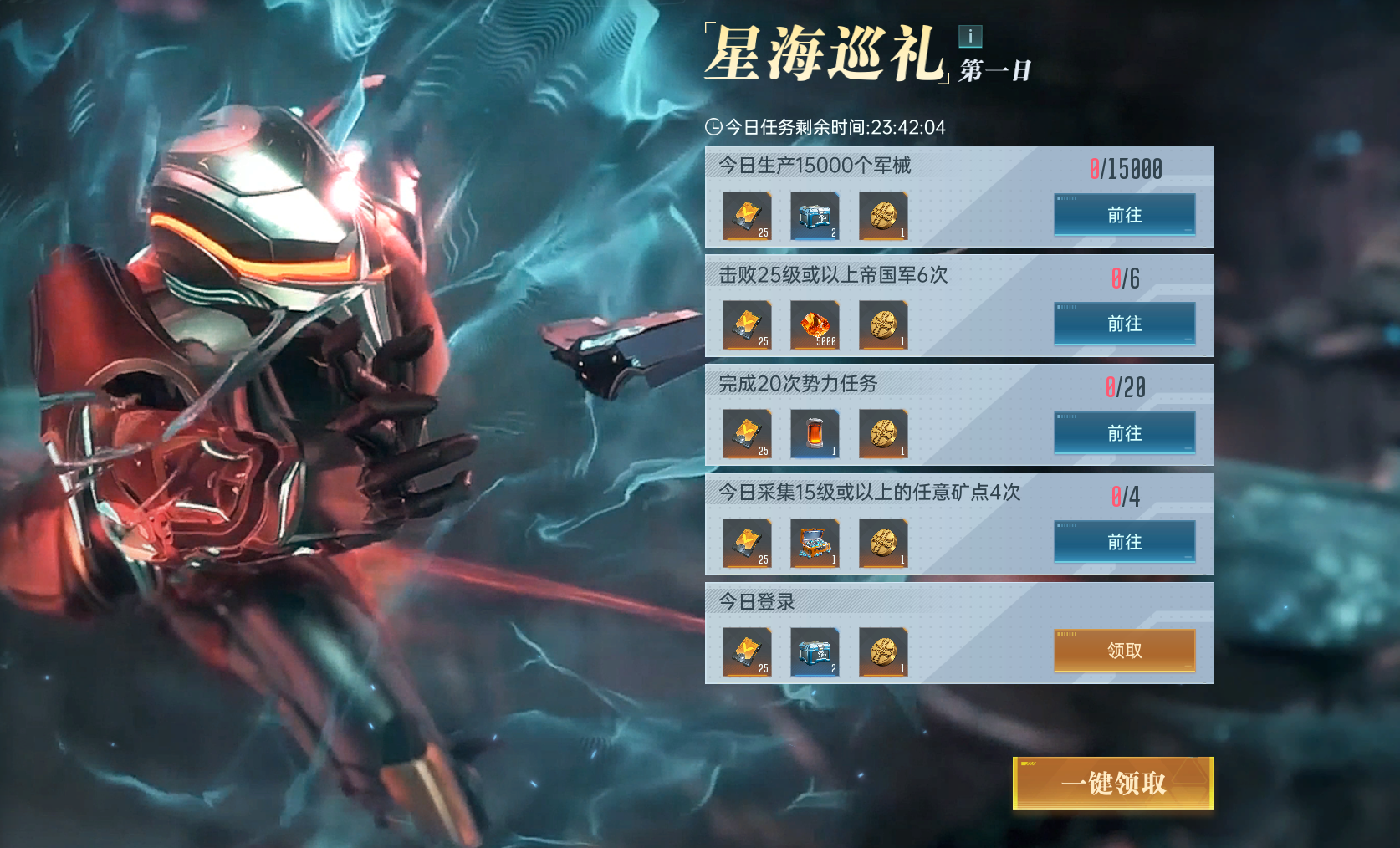The width and height of the screenshot is (1400, 848).
Task: Go to the 击败25级帝国军 task via 前往
Action: coord(1124,324)
